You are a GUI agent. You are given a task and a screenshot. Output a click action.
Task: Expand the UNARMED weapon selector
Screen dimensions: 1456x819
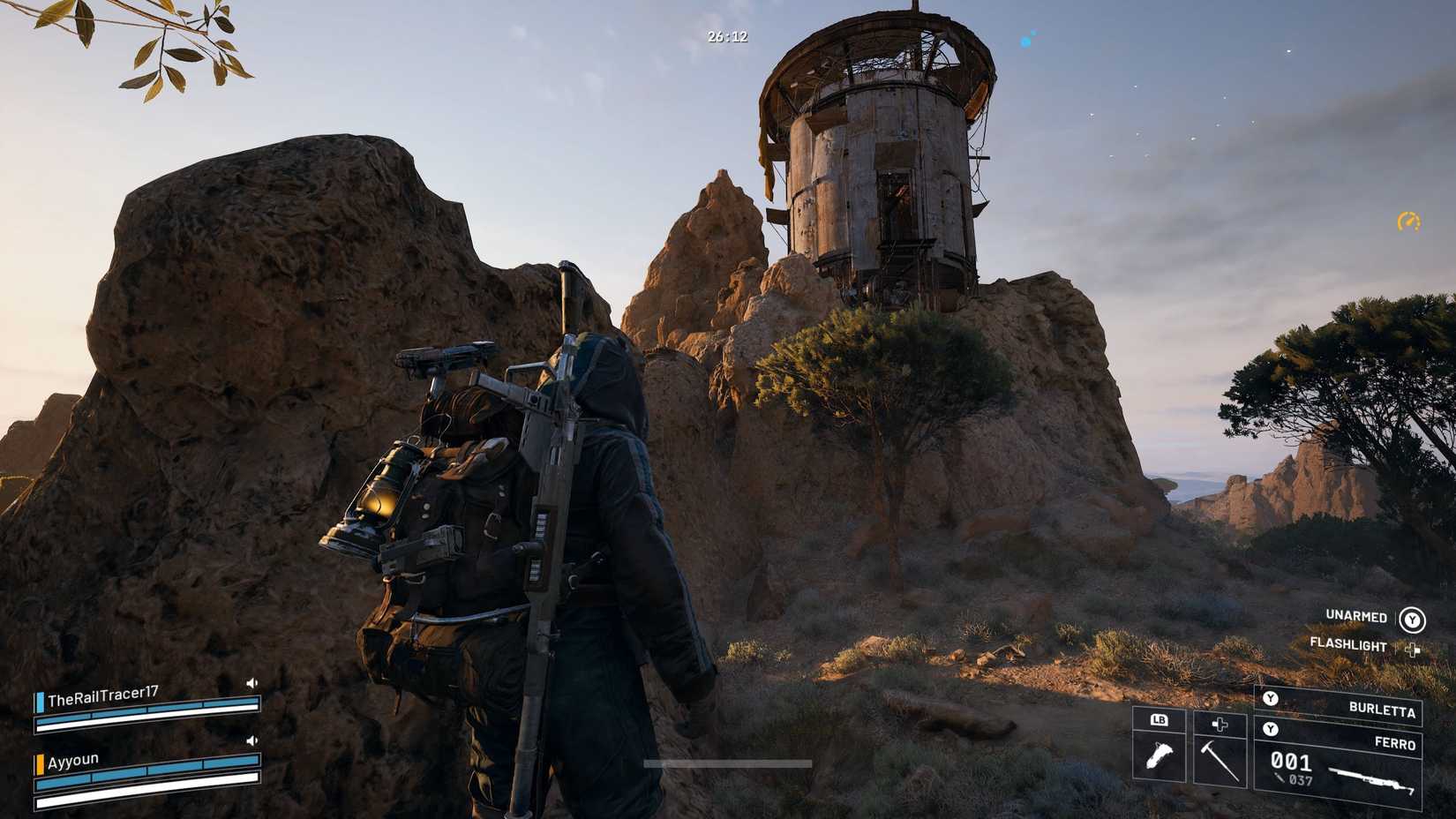[x=1355, y=618]
